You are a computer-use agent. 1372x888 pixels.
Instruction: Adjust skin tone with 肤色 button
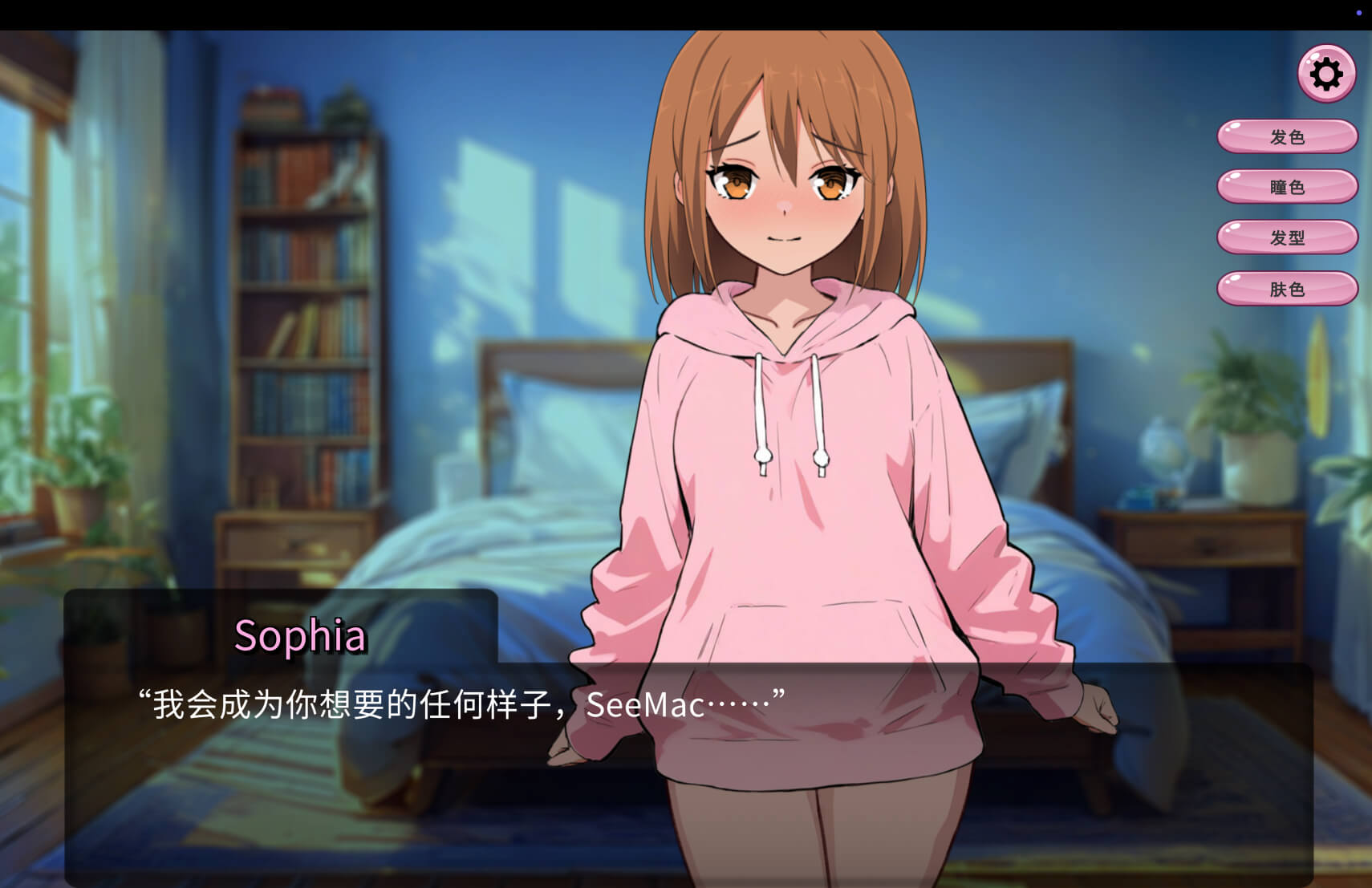pyautogui.click(x=1287, y=289)
